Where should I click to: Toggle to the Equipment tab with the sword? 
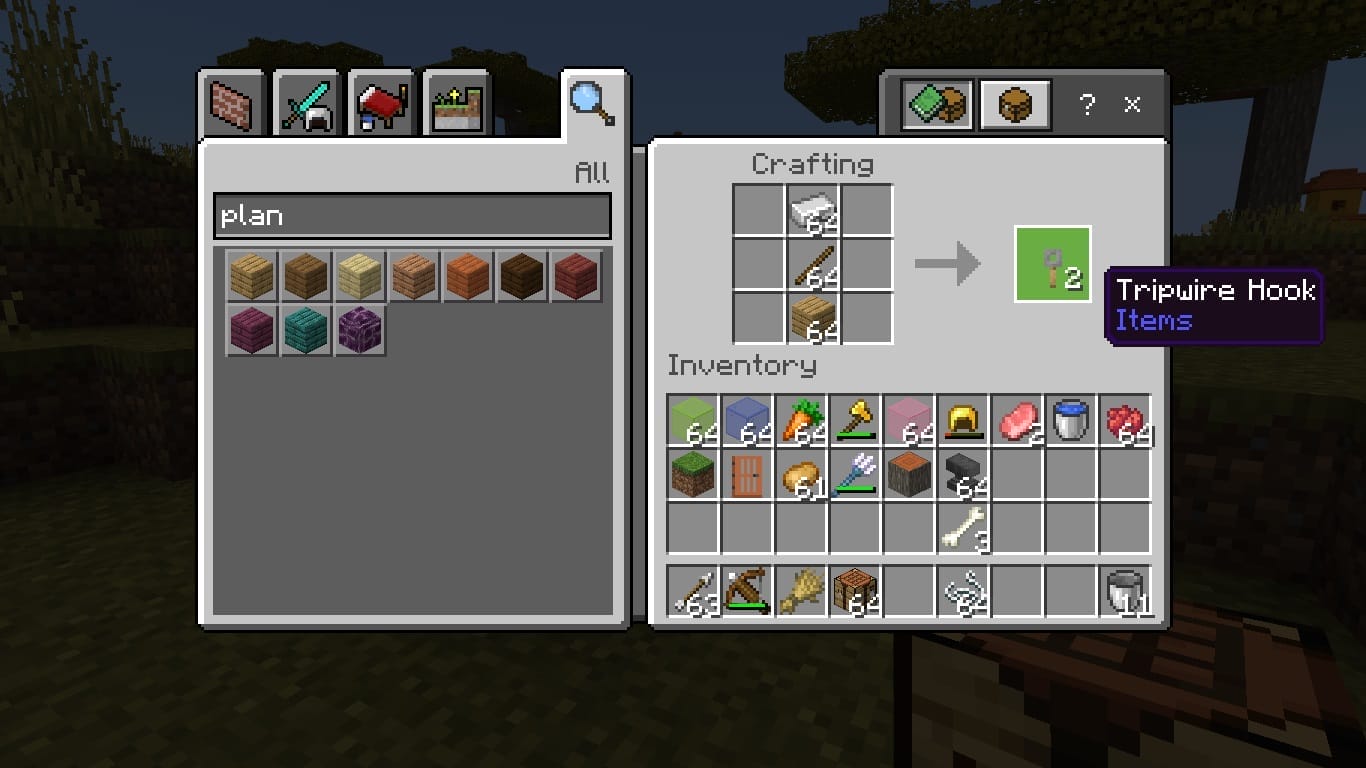coord(305,101)
